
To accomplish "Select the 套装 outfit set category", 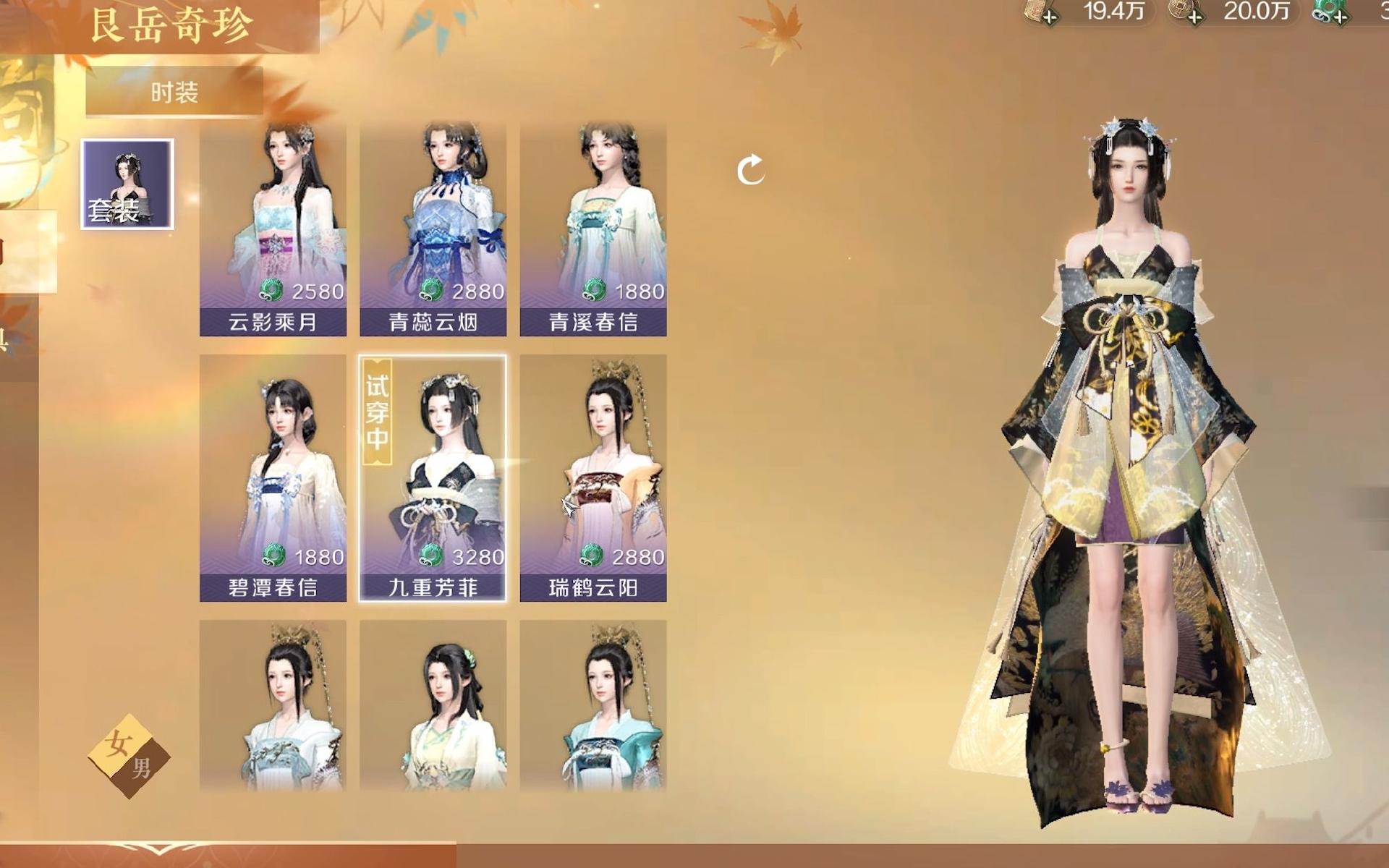I will (x=127, y=184).
